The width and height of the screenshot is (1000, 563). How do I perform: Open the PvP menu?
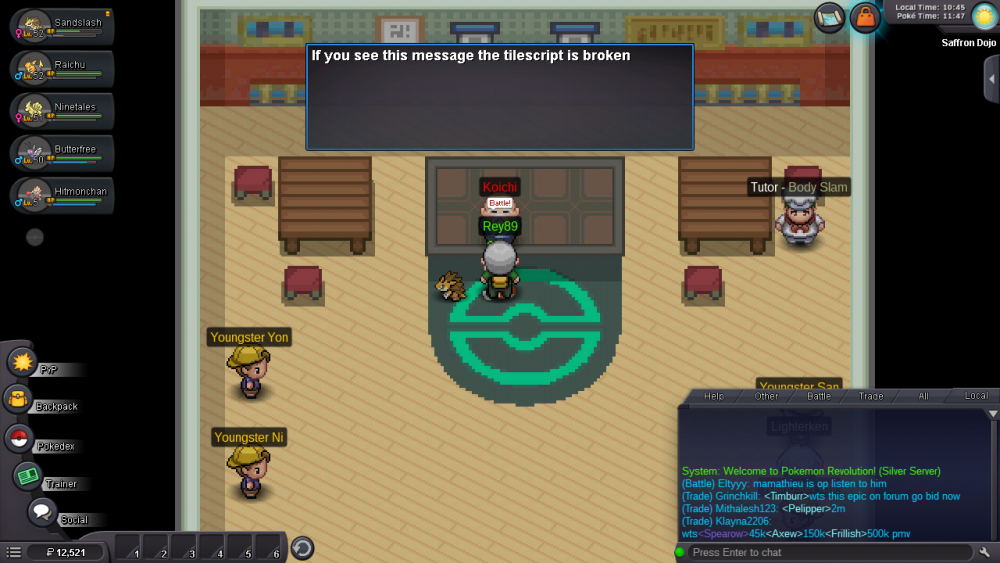coord(24,363)
